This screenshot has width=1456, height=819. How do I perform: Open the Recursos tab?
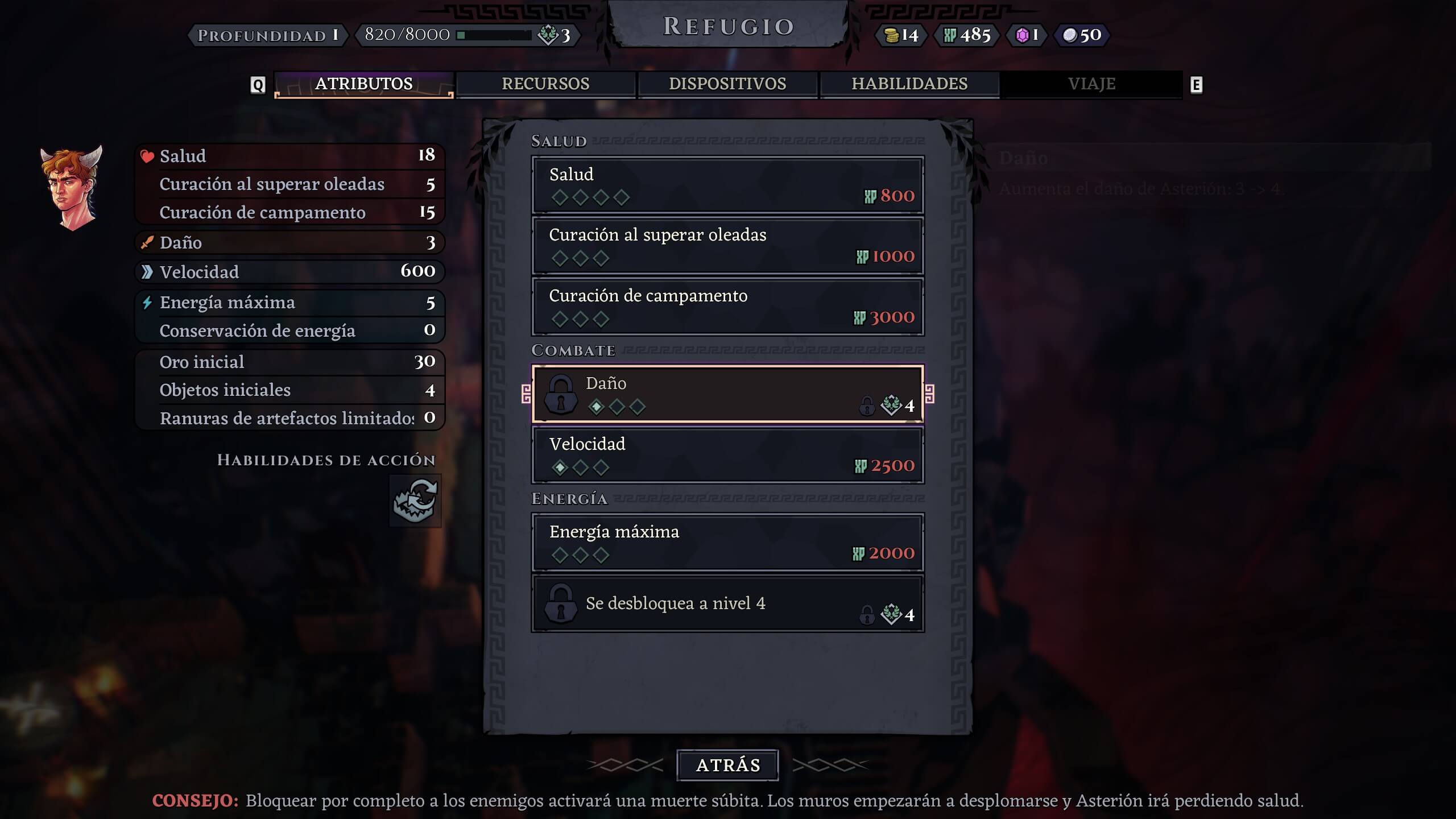tap(545, 84)
